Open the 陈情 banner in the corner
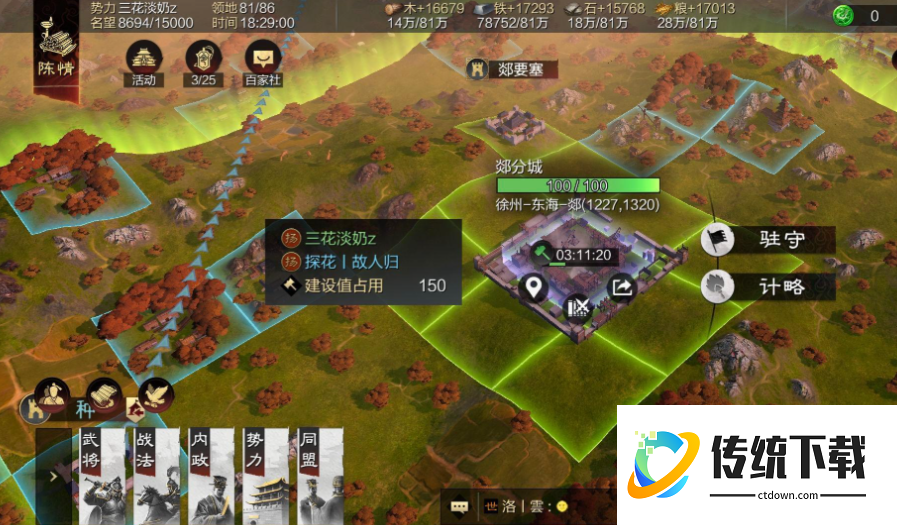Image resolution: width=897 pixels, height=525 pixels. pos(57,48)
